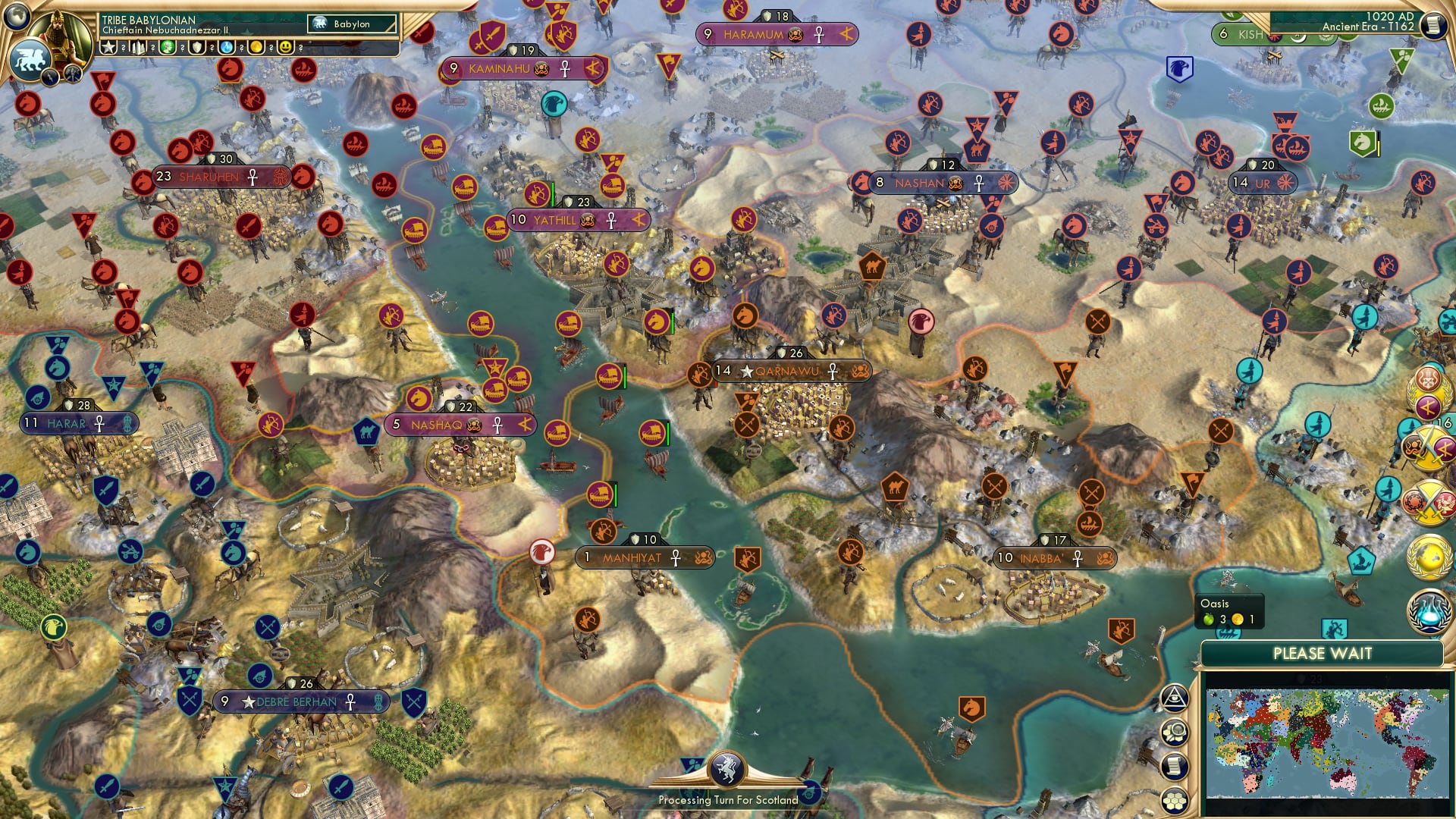The height and width of the screenshot is (819, 1456).
Task: Open the science flask notification on the right
Action: coord(1430,611)
